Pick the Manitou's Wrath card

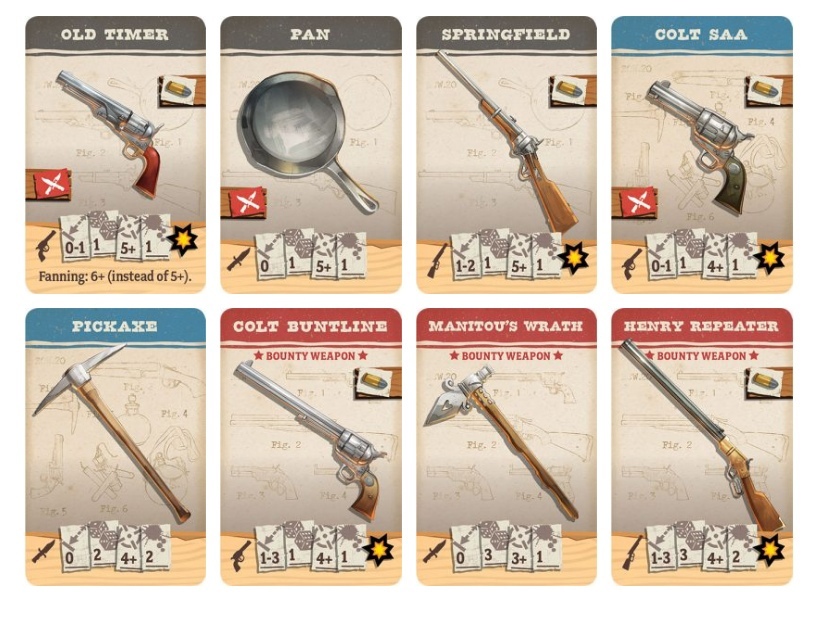(506, 446)
